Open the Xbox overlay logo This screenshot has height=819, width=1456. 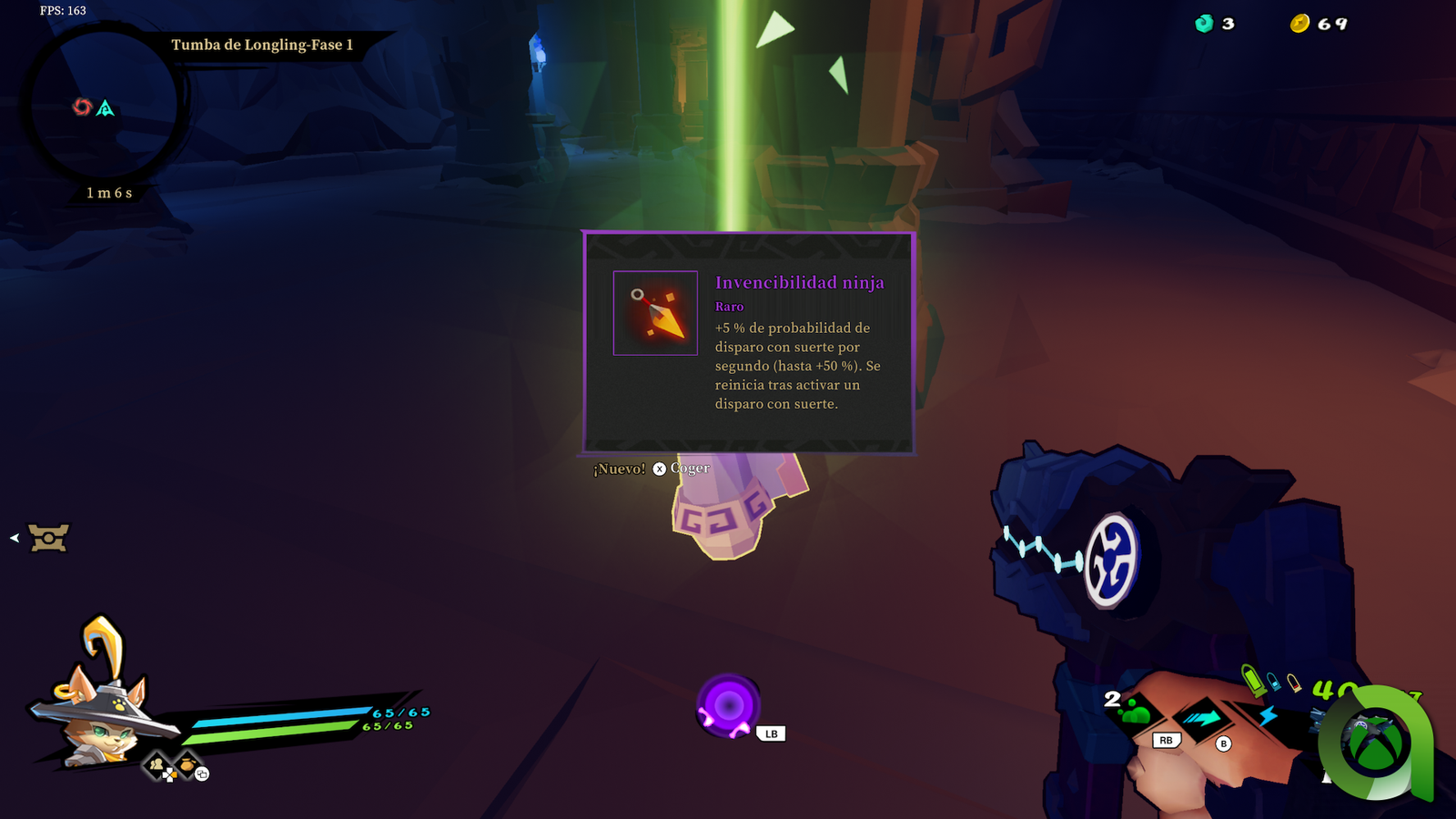click(x=1376, y=743)
